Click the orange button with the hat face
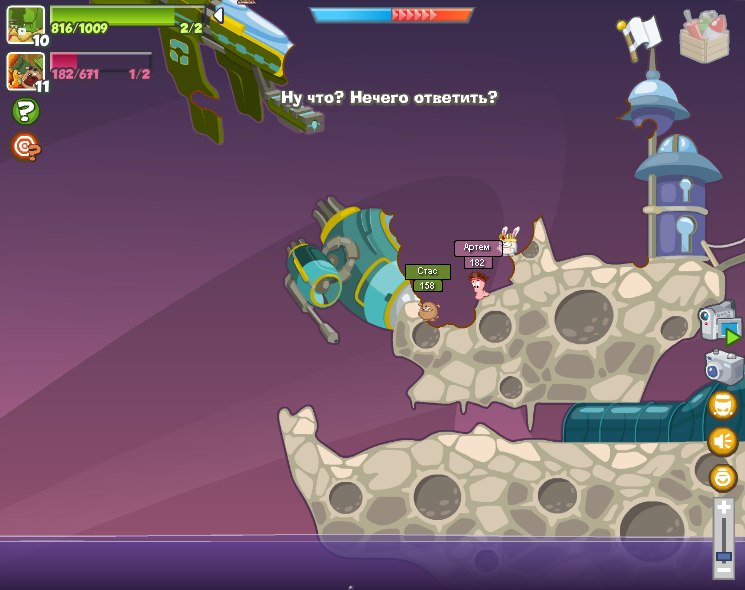This screenshot has height=590, width=745. (723, 405)
